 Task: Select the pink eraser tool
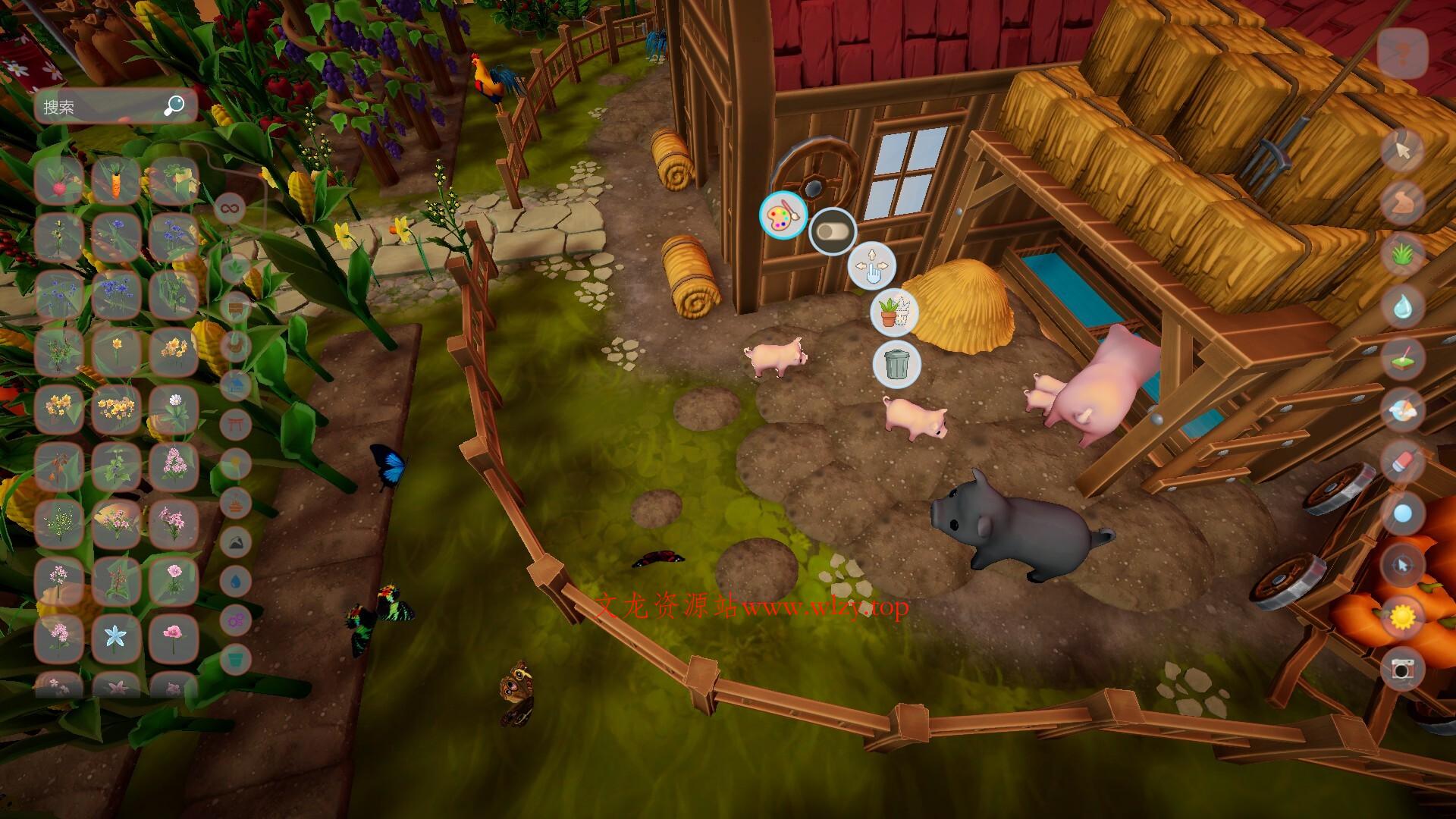pyautogui.click(x=1402, y=461)
